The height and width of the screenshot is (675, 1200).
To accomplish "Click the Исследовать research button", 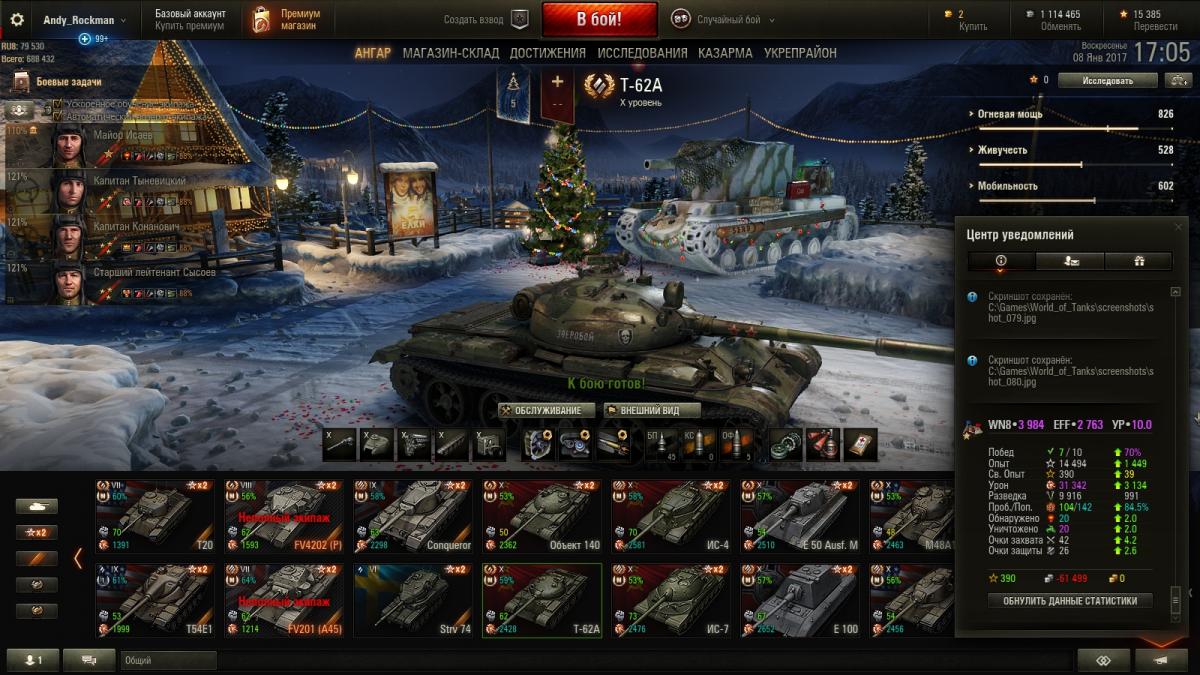I will point(1107,80).
